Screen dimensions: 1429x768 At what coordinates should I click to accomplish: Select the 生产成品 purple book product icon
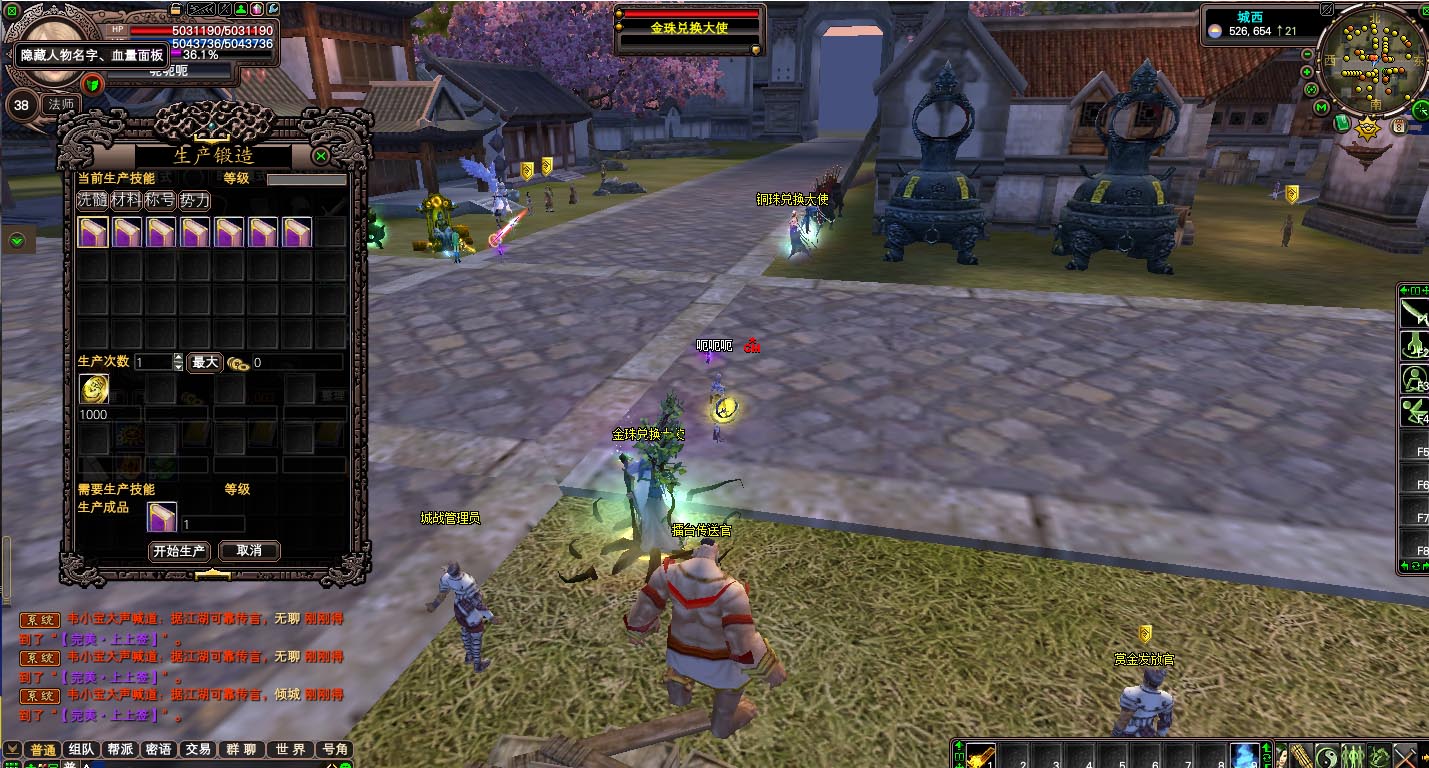tap(162, 517)
